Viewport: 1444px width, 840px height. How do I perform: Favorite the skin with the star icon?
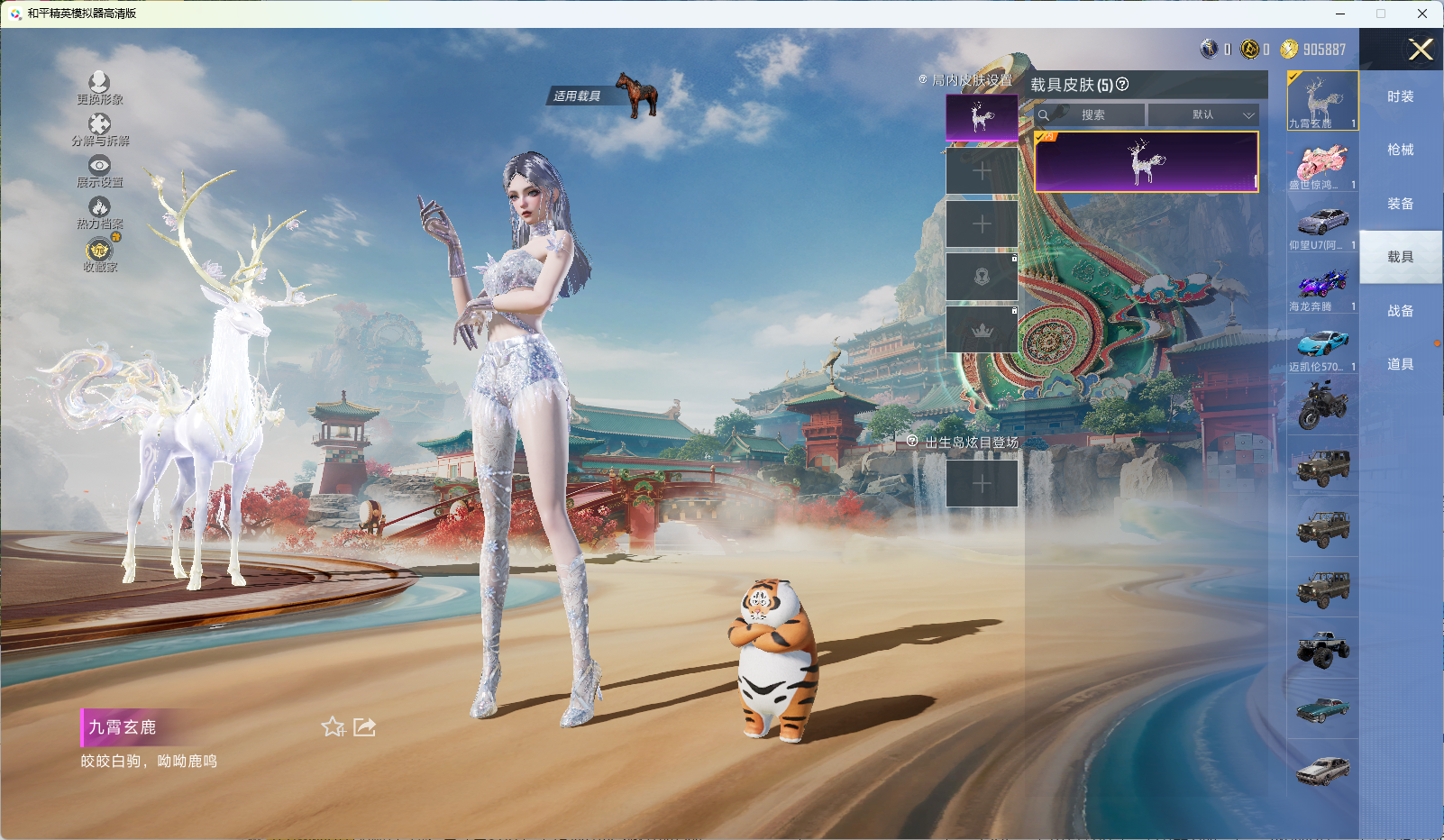(x=334, y=727)
